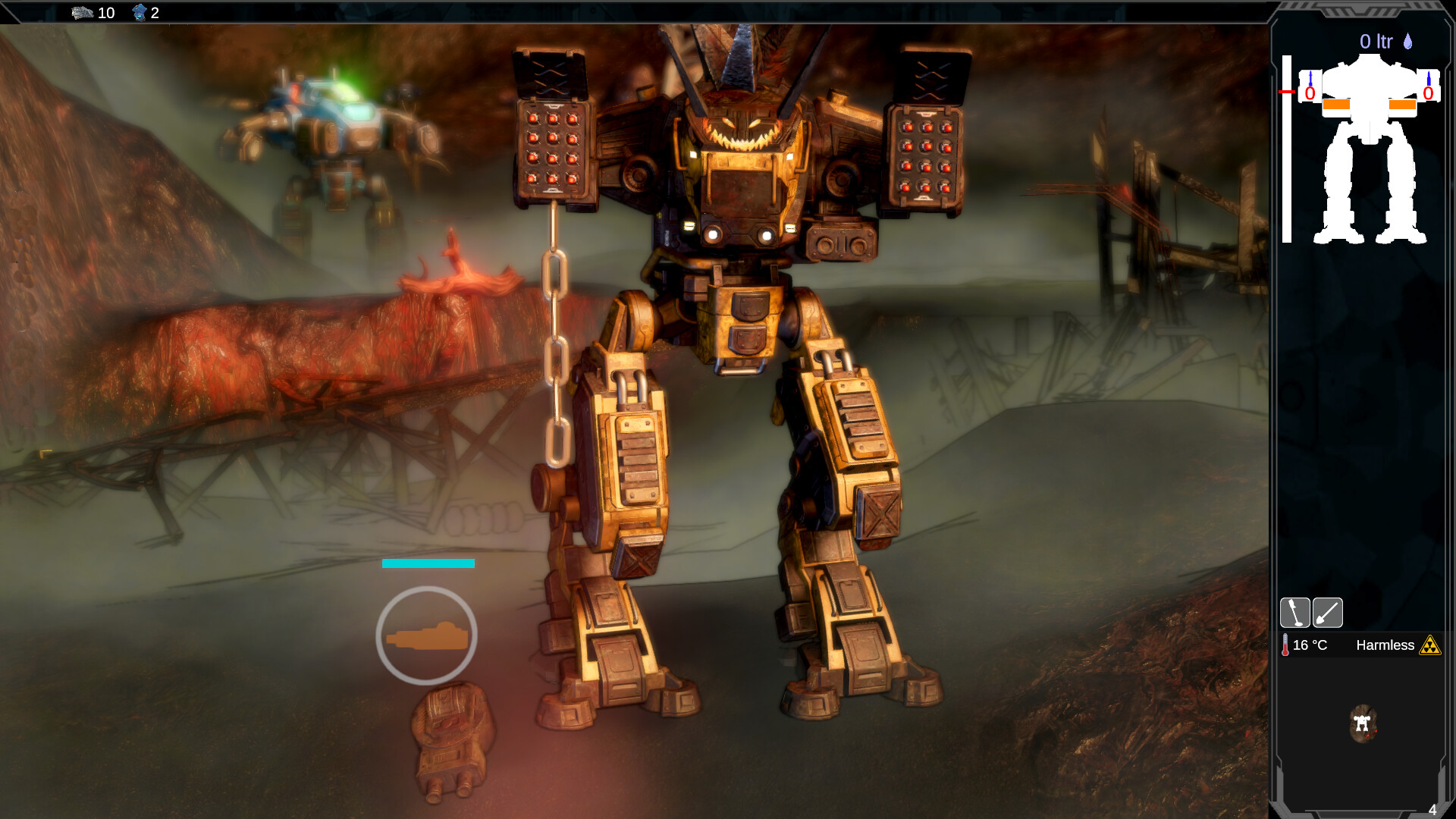The width and height of the screenshot is (1456, 819).
Task: Click the 16 °C temperature readout
Action: [x=1310, y=645]
